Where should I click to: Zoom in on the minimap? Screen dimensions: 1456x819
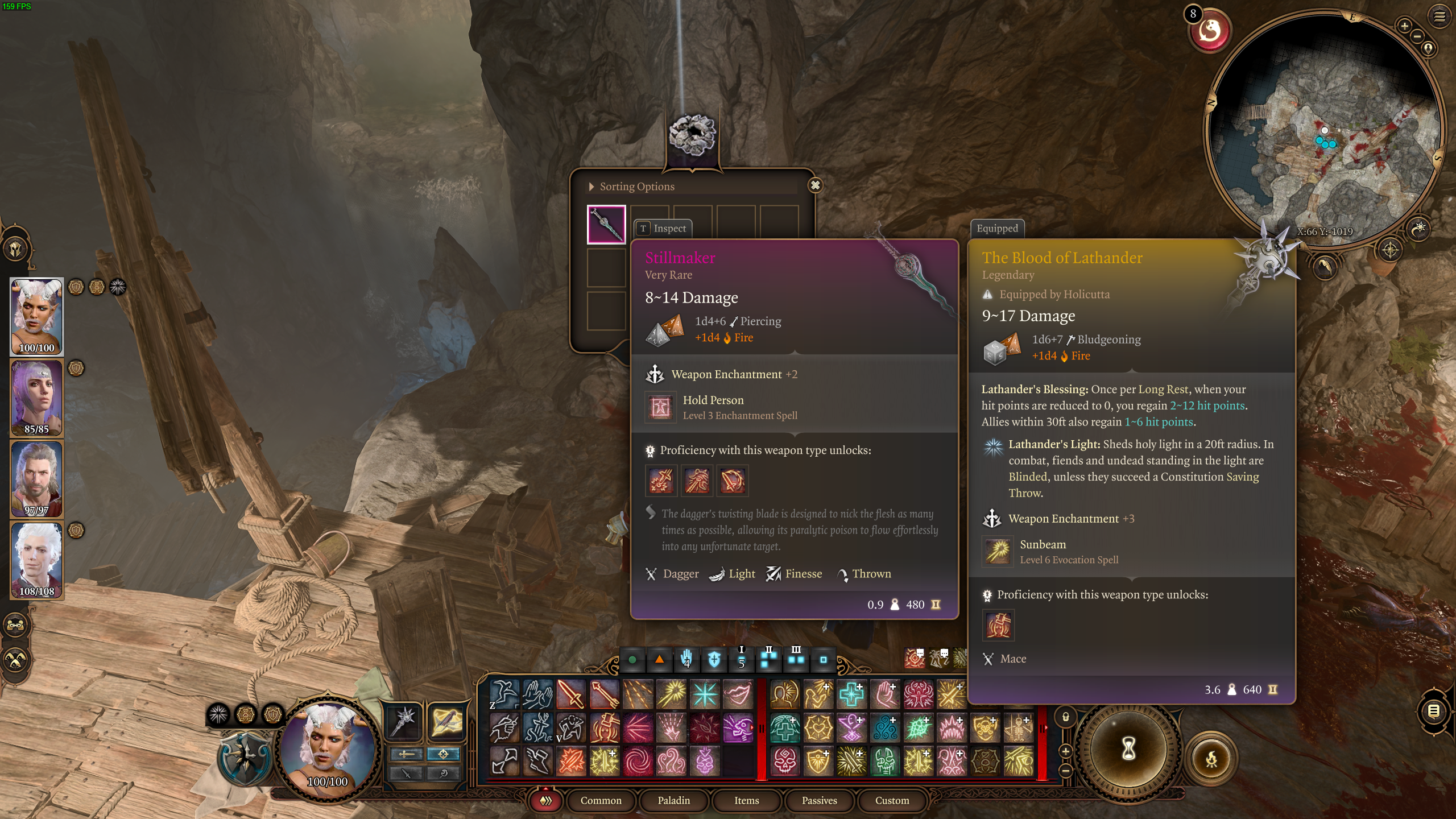click(x=1404, y=27)
